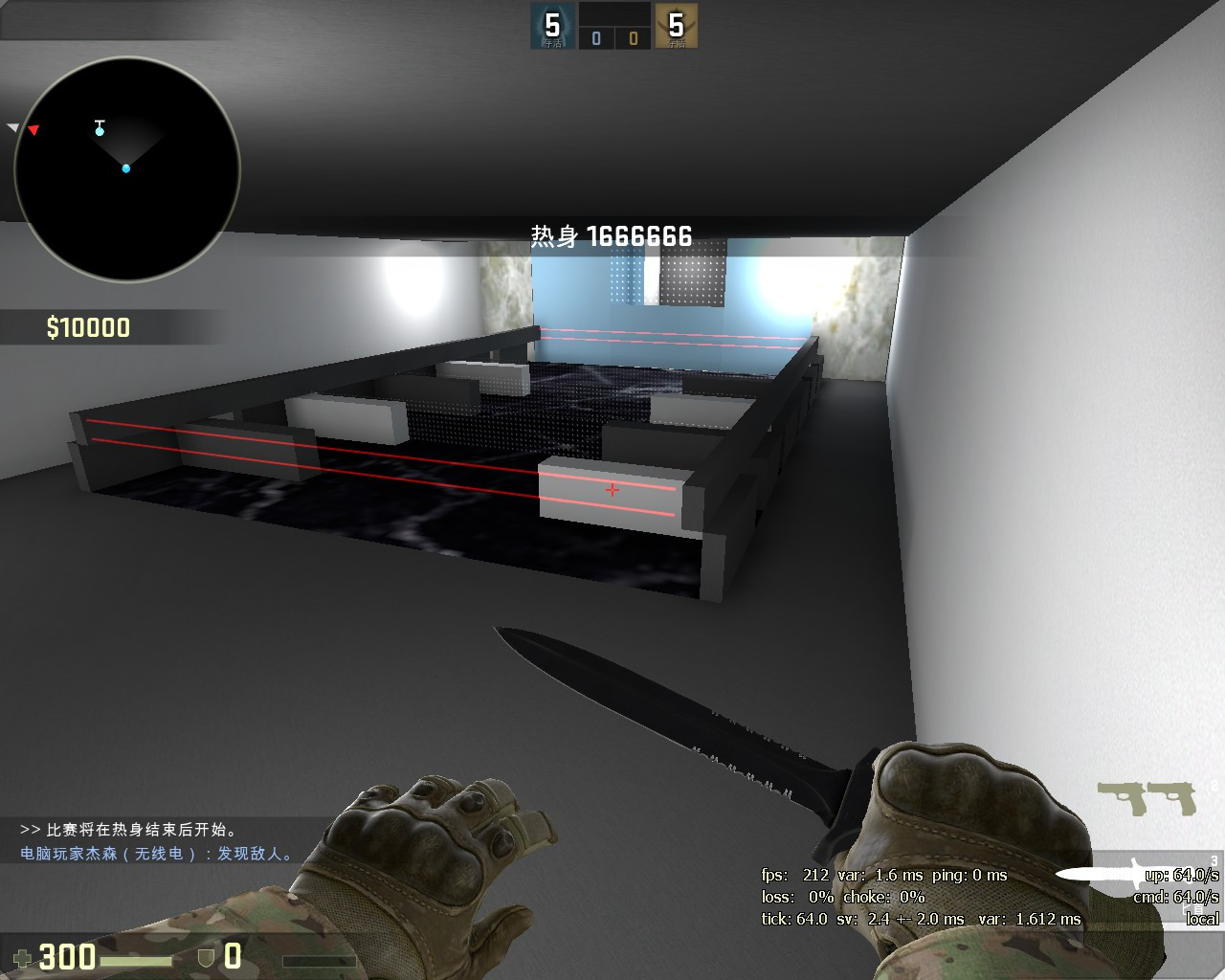Click the blue radio chat message line

(156, 853)
